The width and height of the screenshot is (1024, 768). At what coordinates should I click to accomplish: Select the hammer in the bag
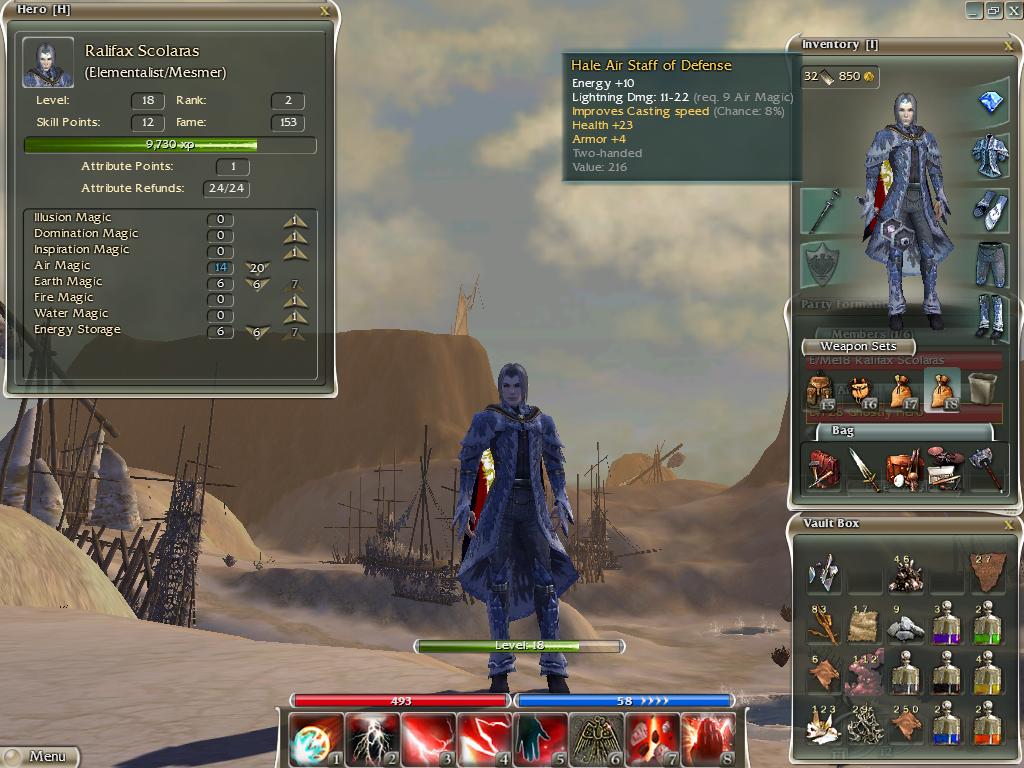tap(985, 469)
